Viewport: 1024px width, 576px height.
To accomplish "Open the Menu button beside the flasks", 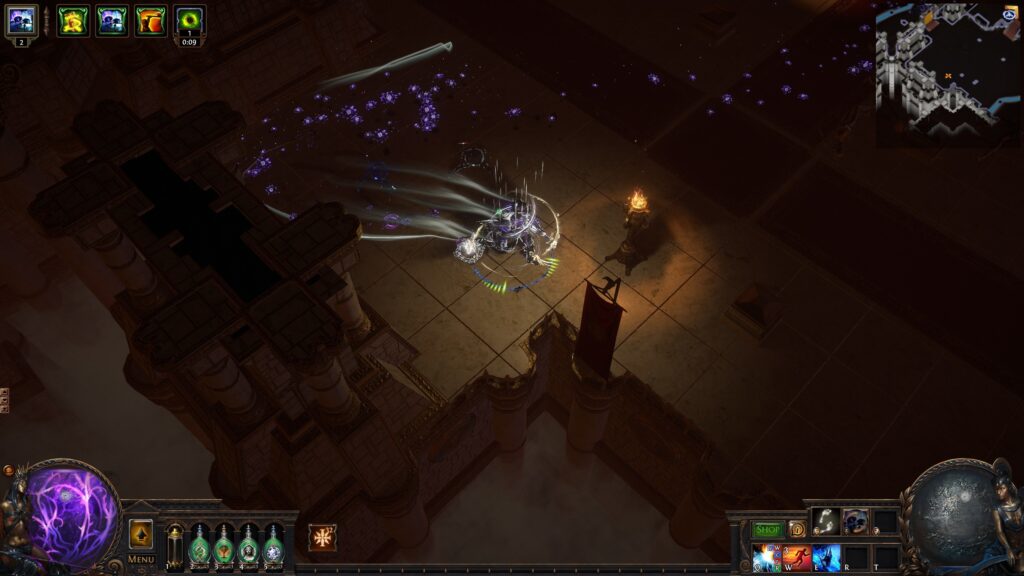I will [x=141, y=559].
